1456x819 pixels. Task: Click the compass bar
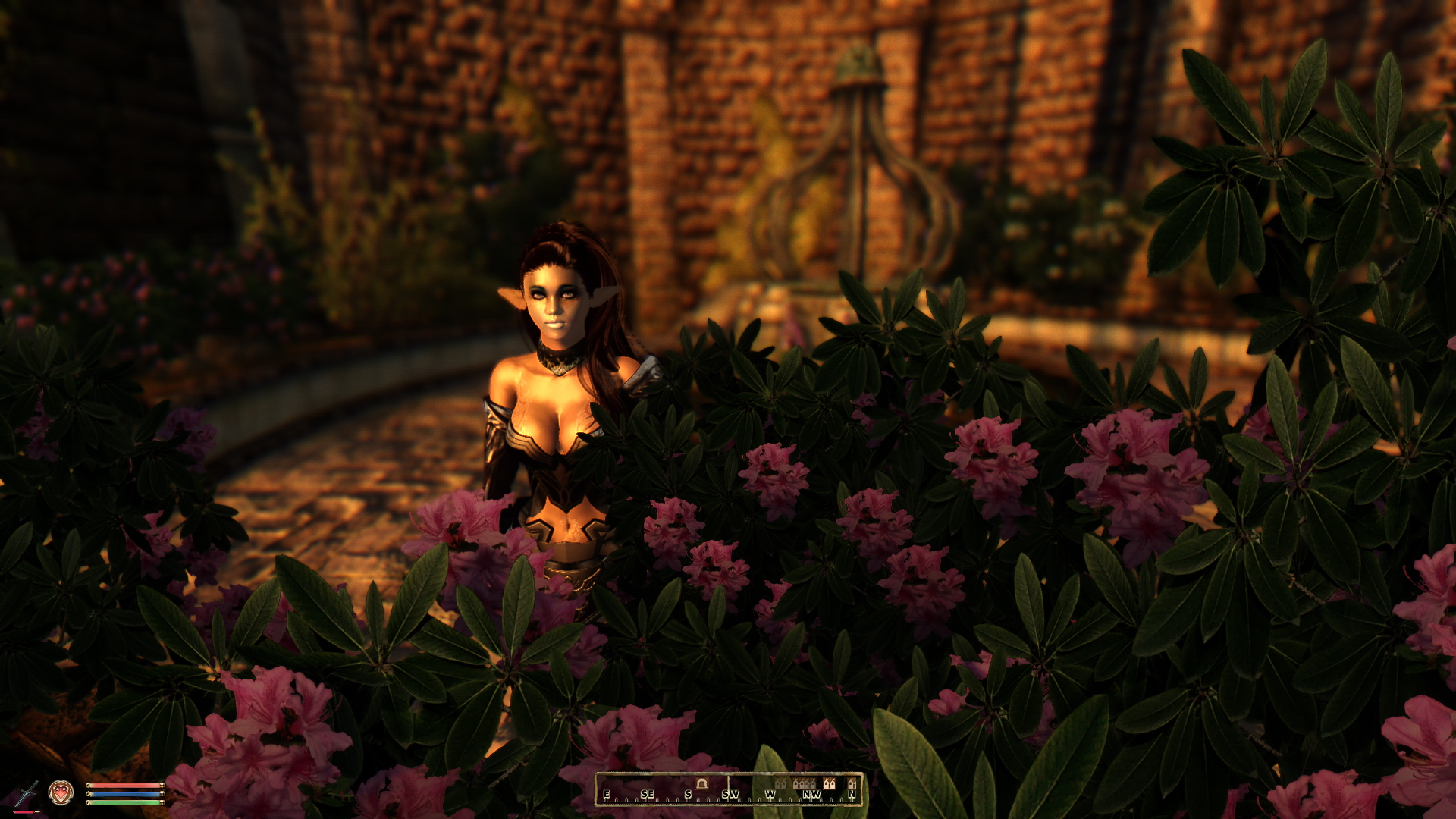[729, 789]
